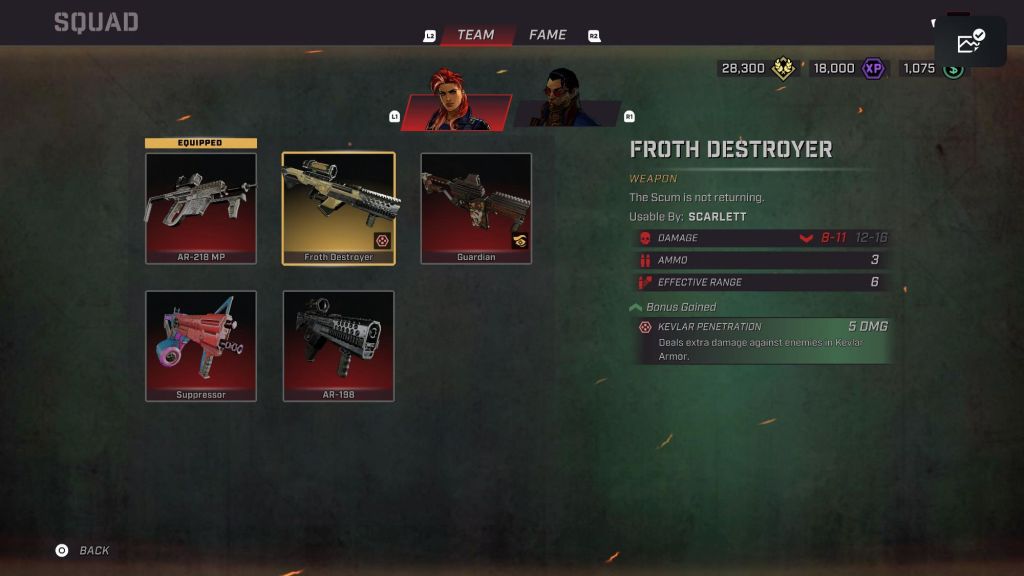This screenshot has height=576, width=1024.
Task: Select the equipped AR-218 MP weapon
Action: 201,208
